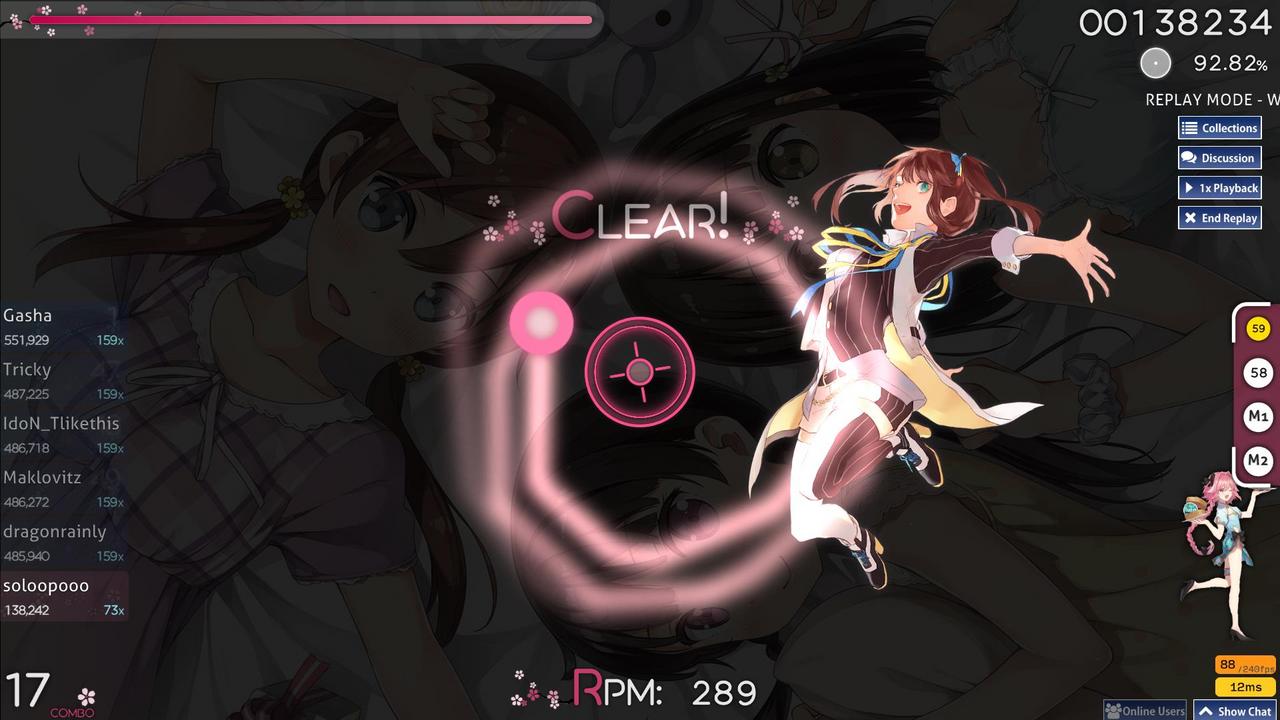This screenshot has height=720, width=1280.
Task: Click the X icon on End Replay
Action: pyautogui.click(x=1190, y=217)
